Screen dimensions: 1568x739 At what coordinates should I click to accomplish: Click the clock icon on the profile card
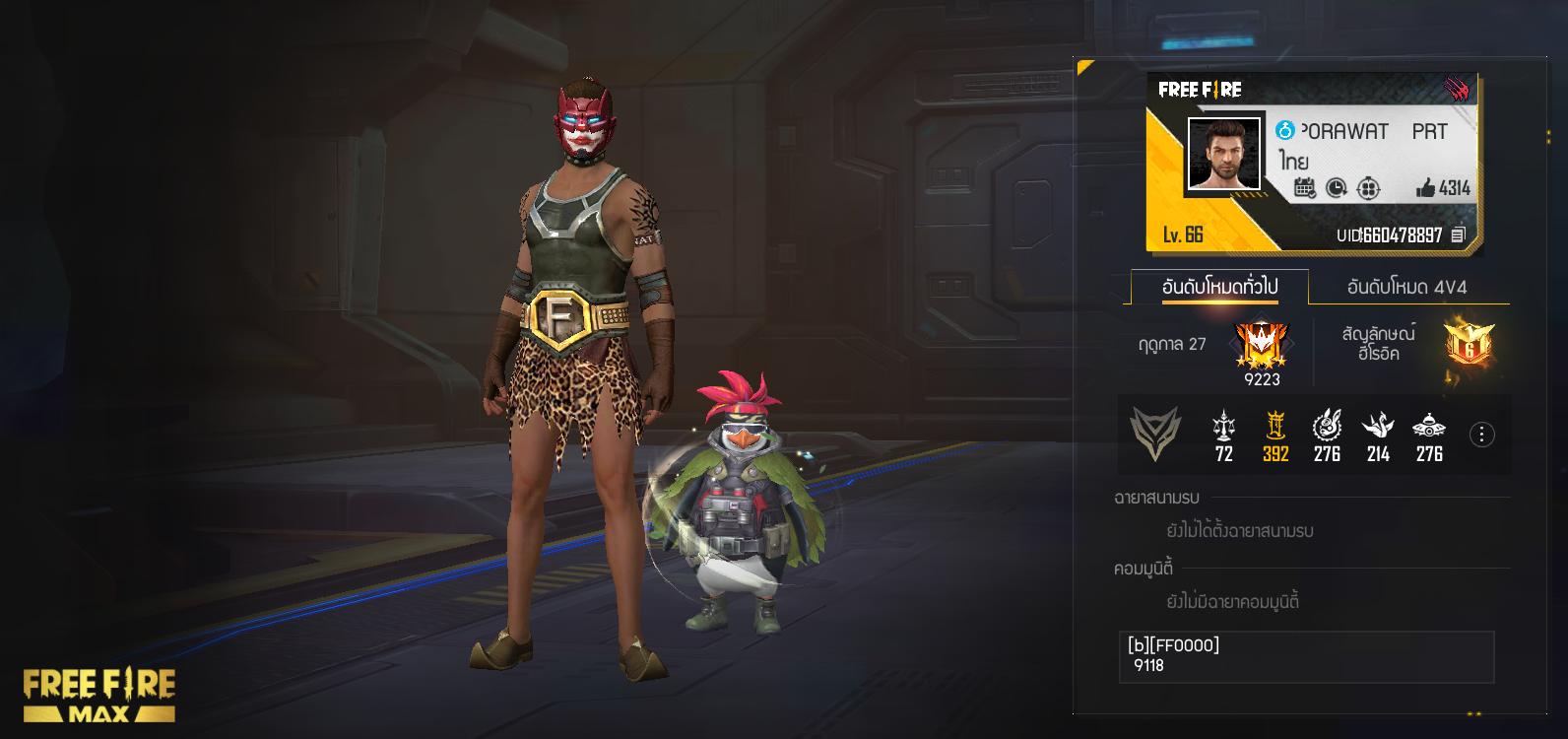coord(1336,187)
